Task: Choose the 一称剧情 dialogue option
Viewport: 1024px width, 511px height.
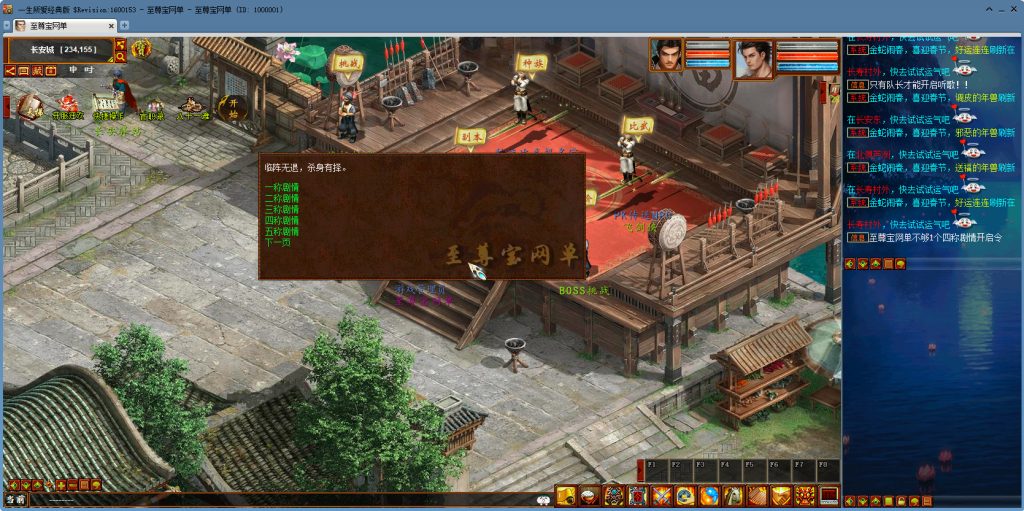Action: click(282, 187)
